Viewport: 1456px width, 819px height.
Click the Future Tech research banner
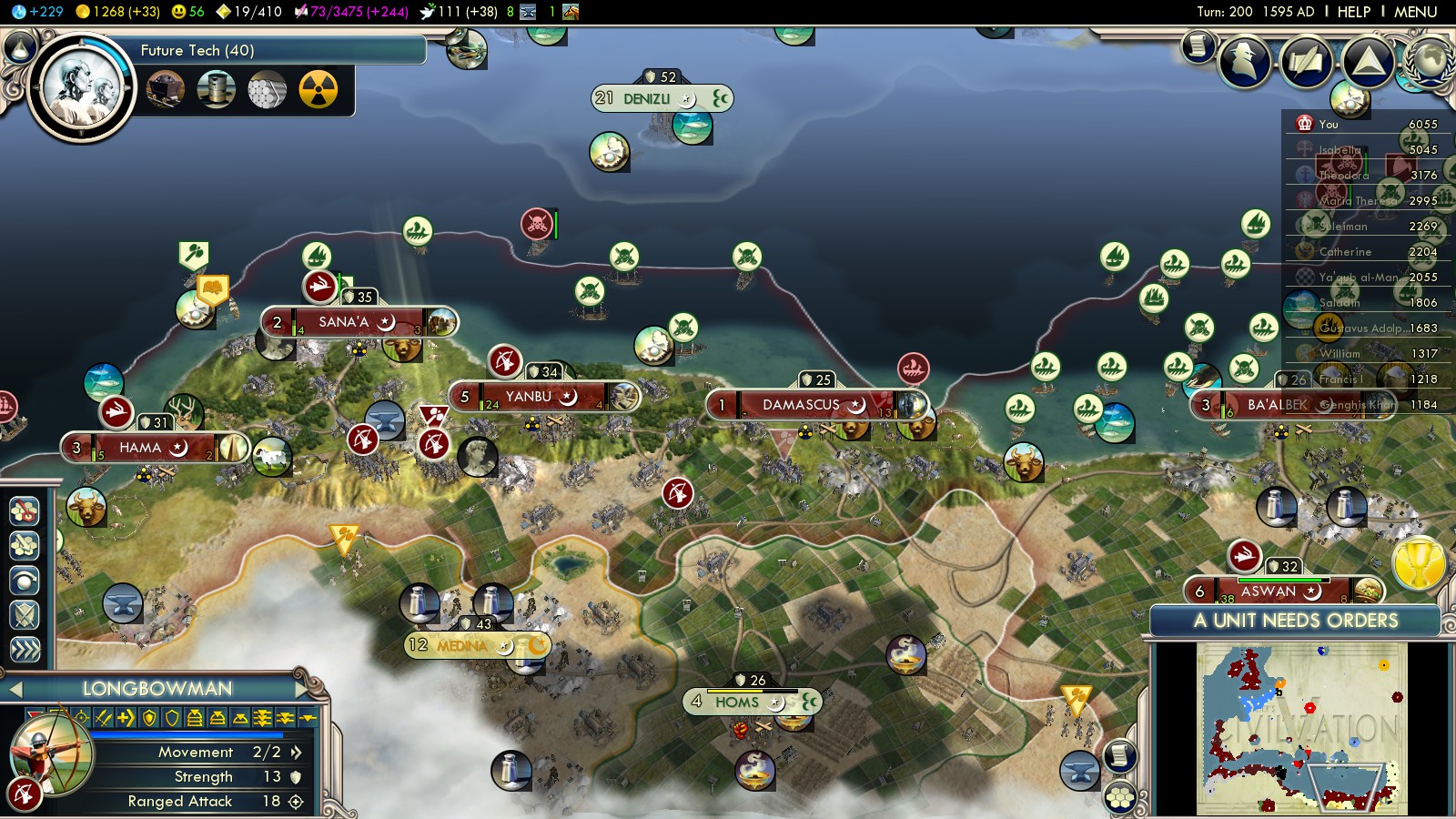coord(273,51)
